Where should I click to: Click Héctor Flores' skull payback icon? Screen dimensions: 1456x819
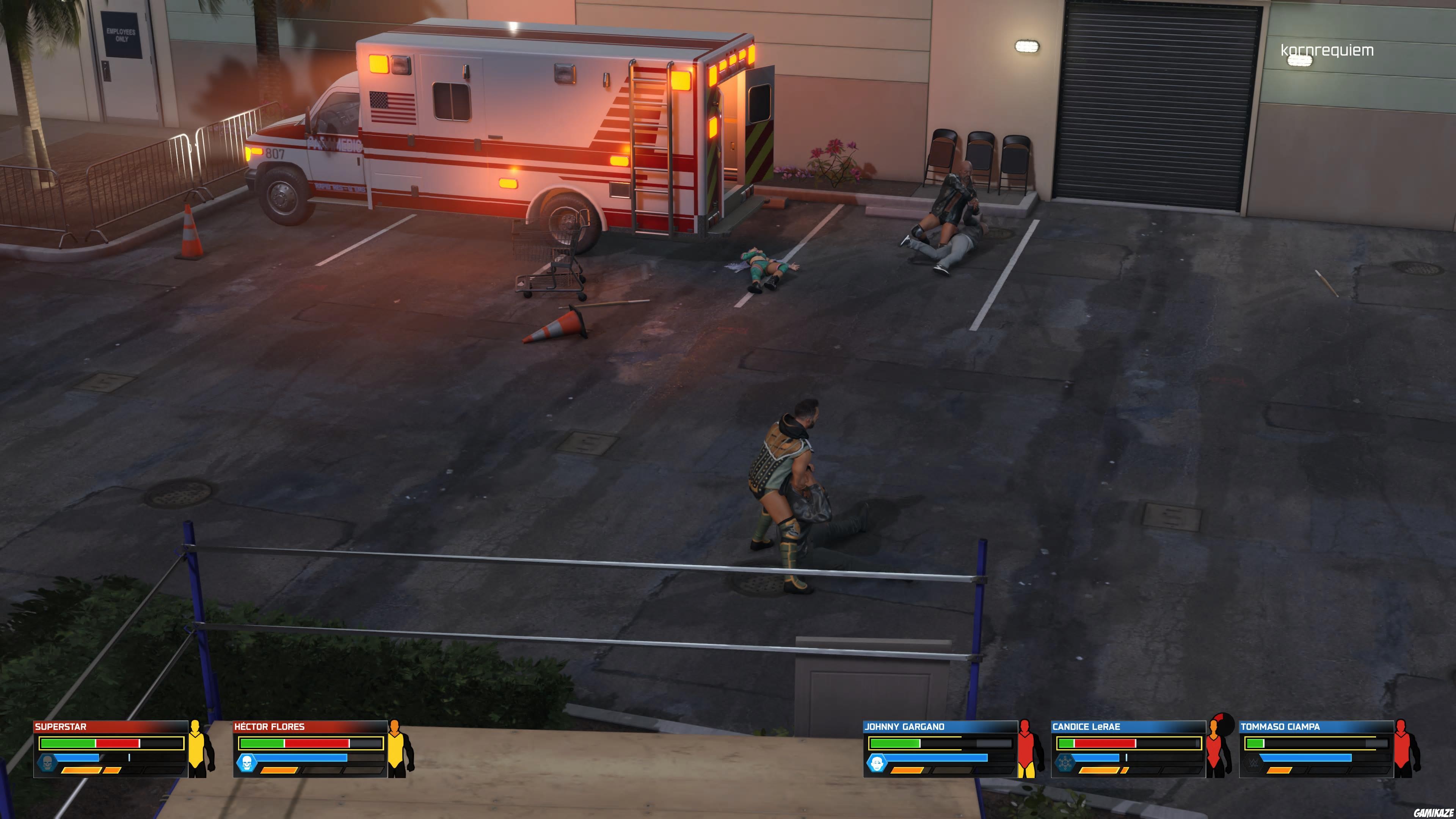[248, 763]
